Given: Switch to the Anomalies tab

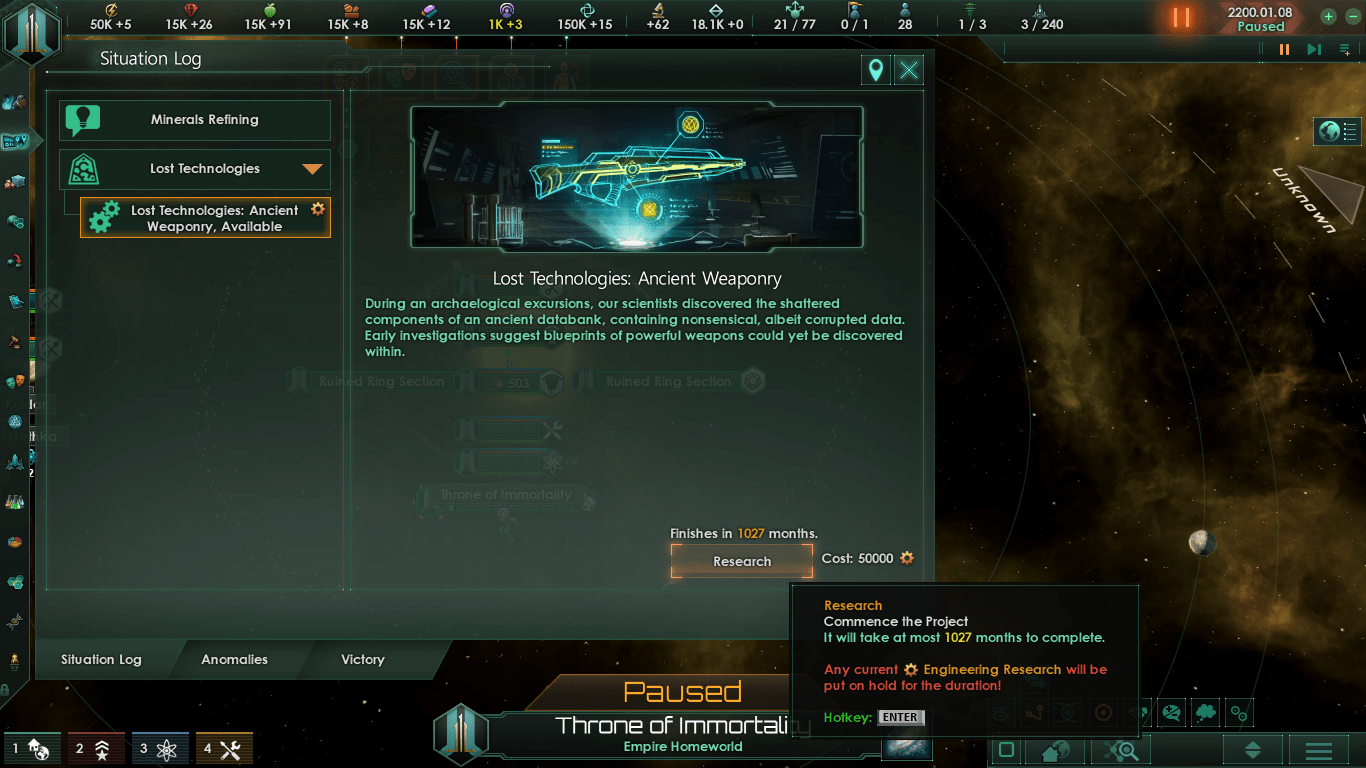Looking at the screenshot, I should pos(234,659).
